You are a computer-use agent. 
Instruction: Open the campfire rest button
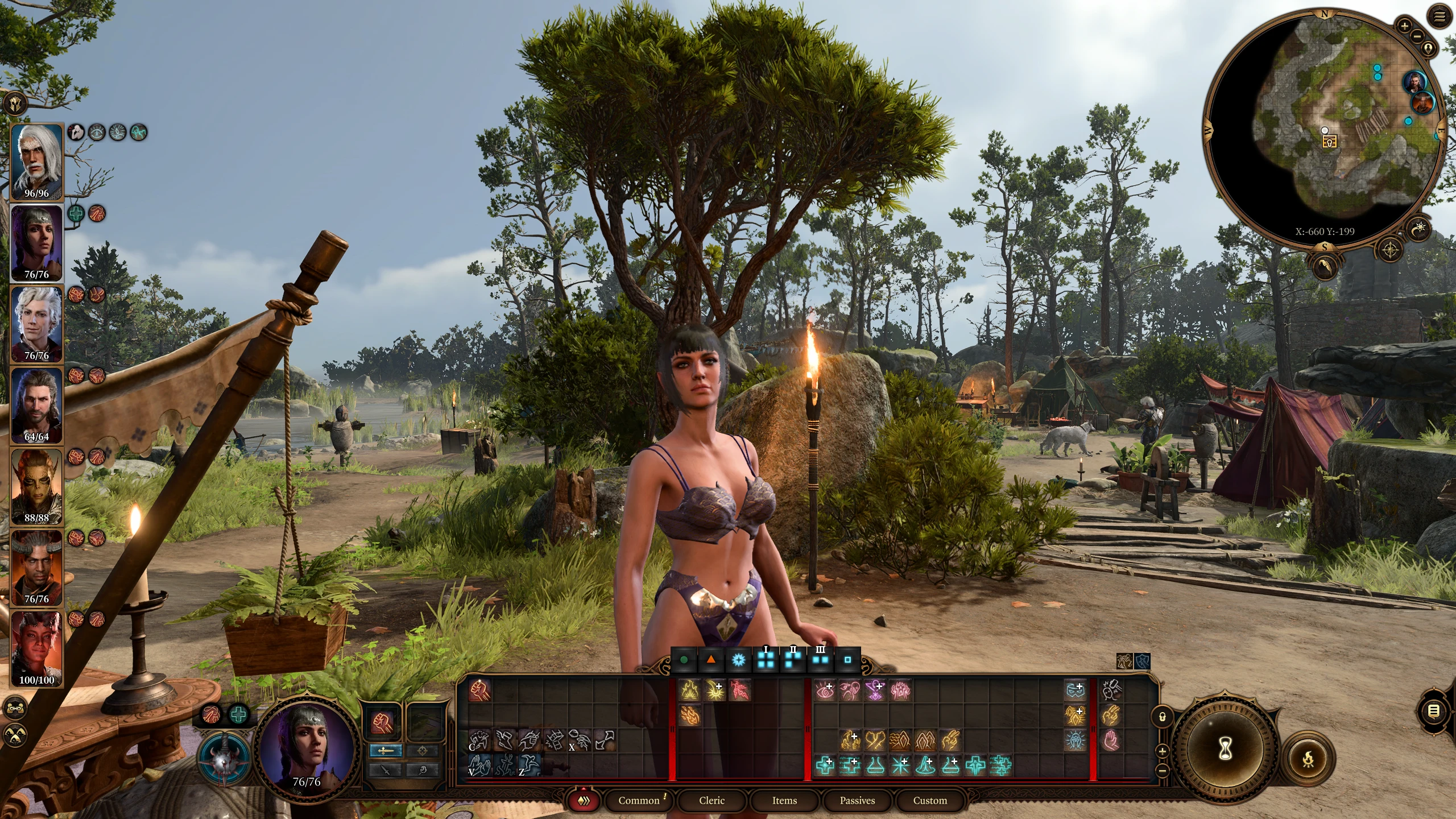coord(1308,759)
